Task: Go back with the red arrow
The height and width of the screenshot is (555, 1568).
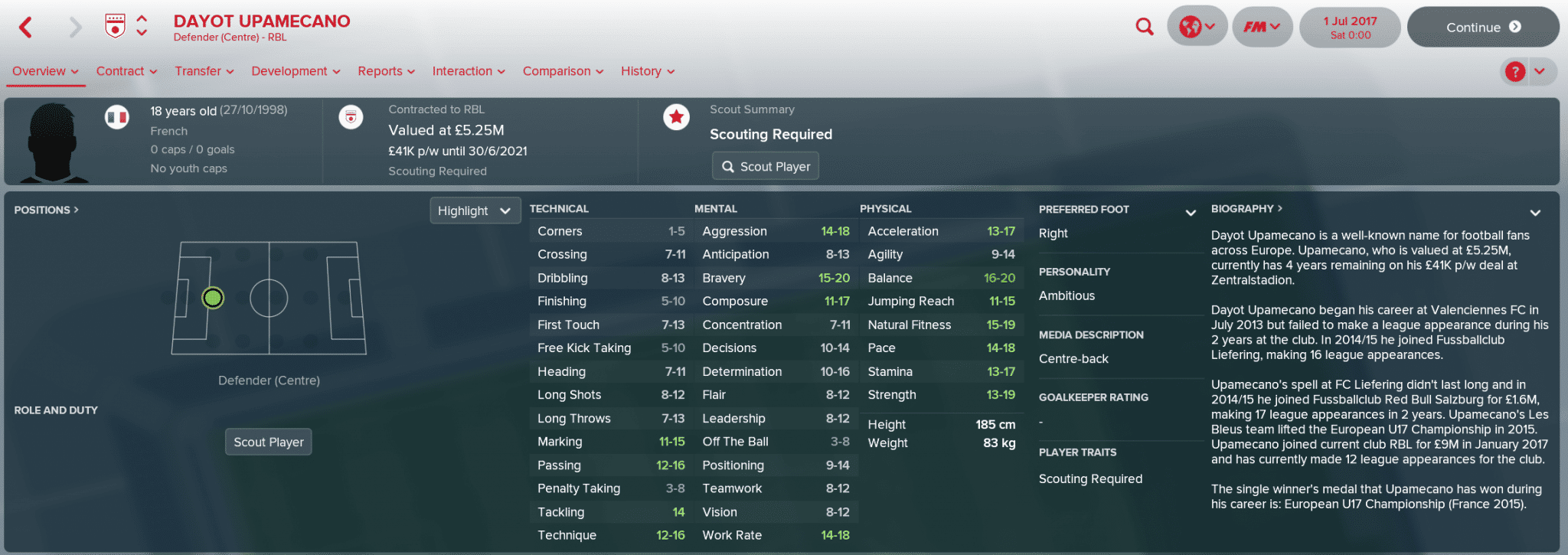Action: point(26,28)
